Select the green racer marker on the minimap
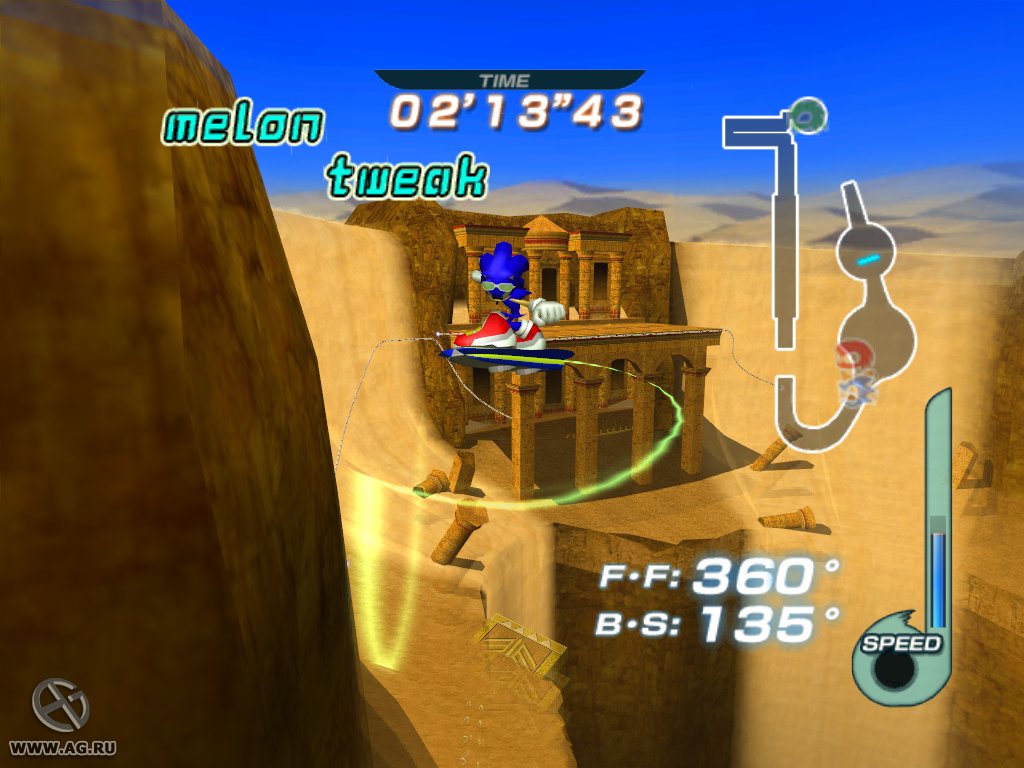The width and height of the screenshot is (1024, 768). 806,115
